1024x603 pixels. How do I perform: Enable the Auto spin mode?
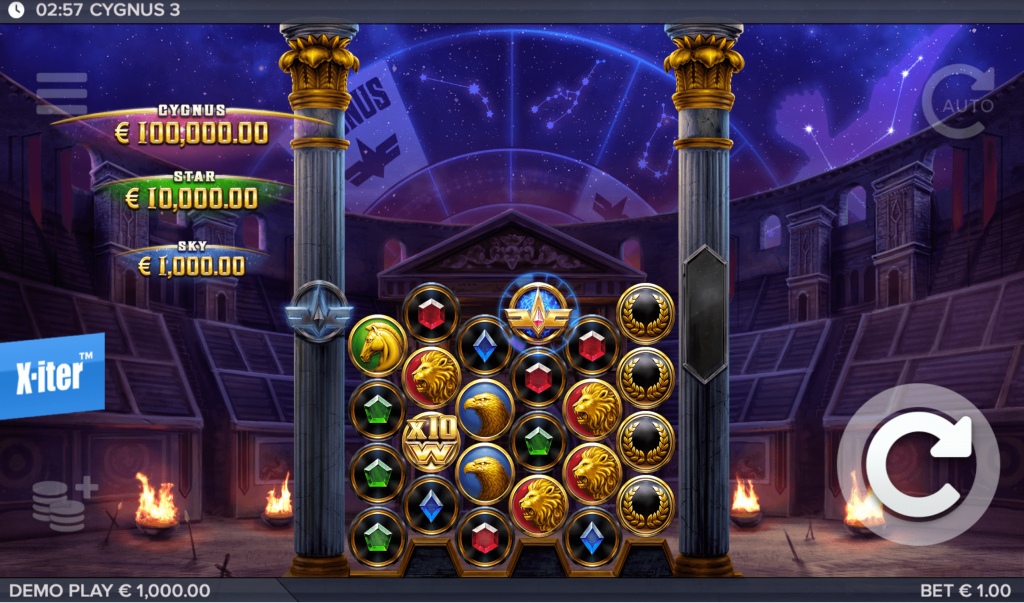pos(958,103)
